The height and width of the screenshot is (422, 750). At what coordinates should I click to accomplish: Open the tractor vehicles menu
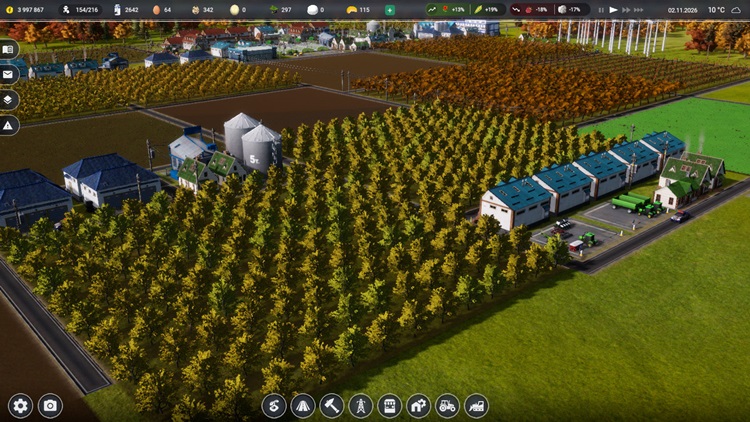[447, 405]
